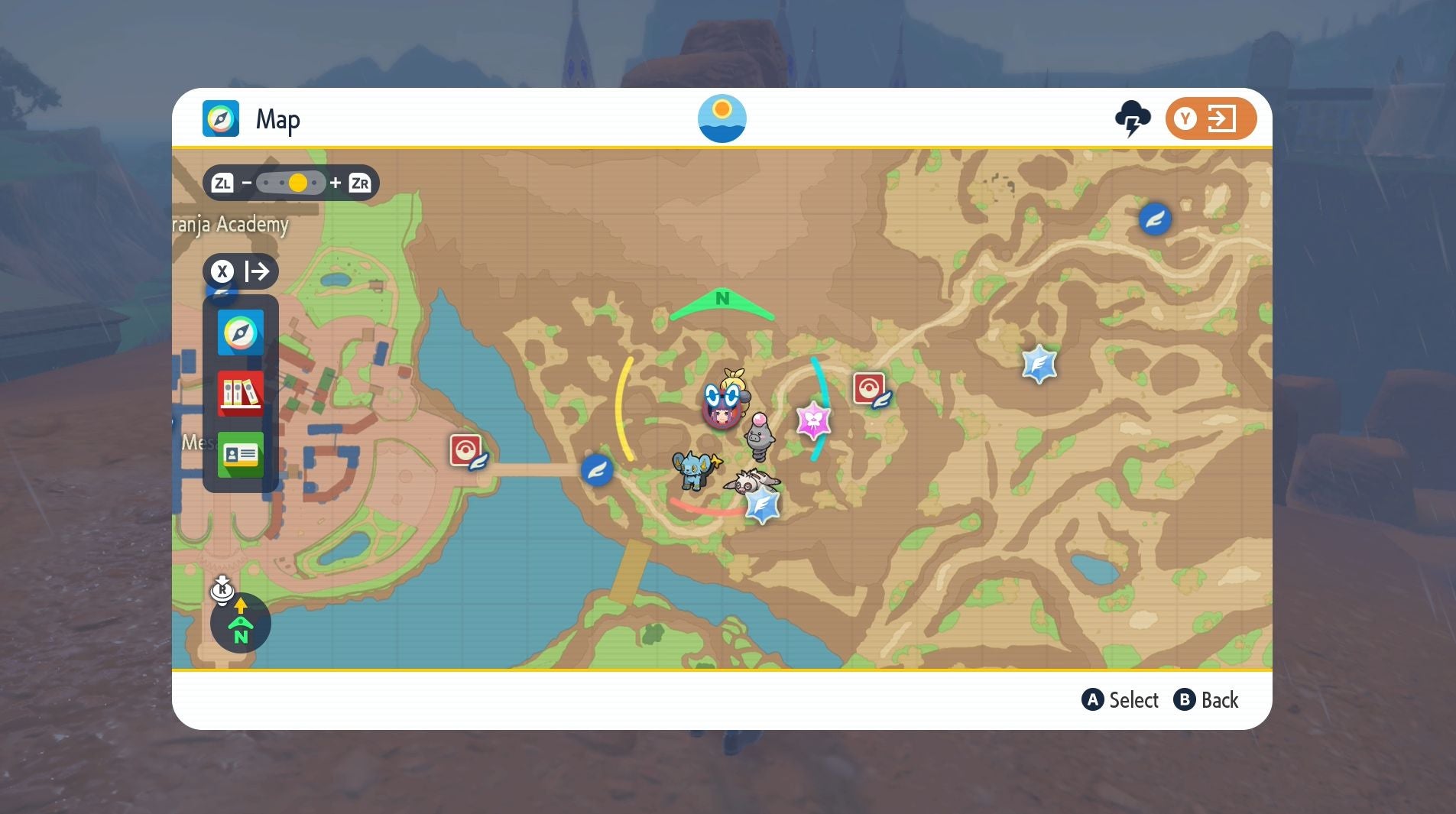Click the mini compass in the bottom-left corner
Screen dimensions: 1456x814
coord(241,623)
